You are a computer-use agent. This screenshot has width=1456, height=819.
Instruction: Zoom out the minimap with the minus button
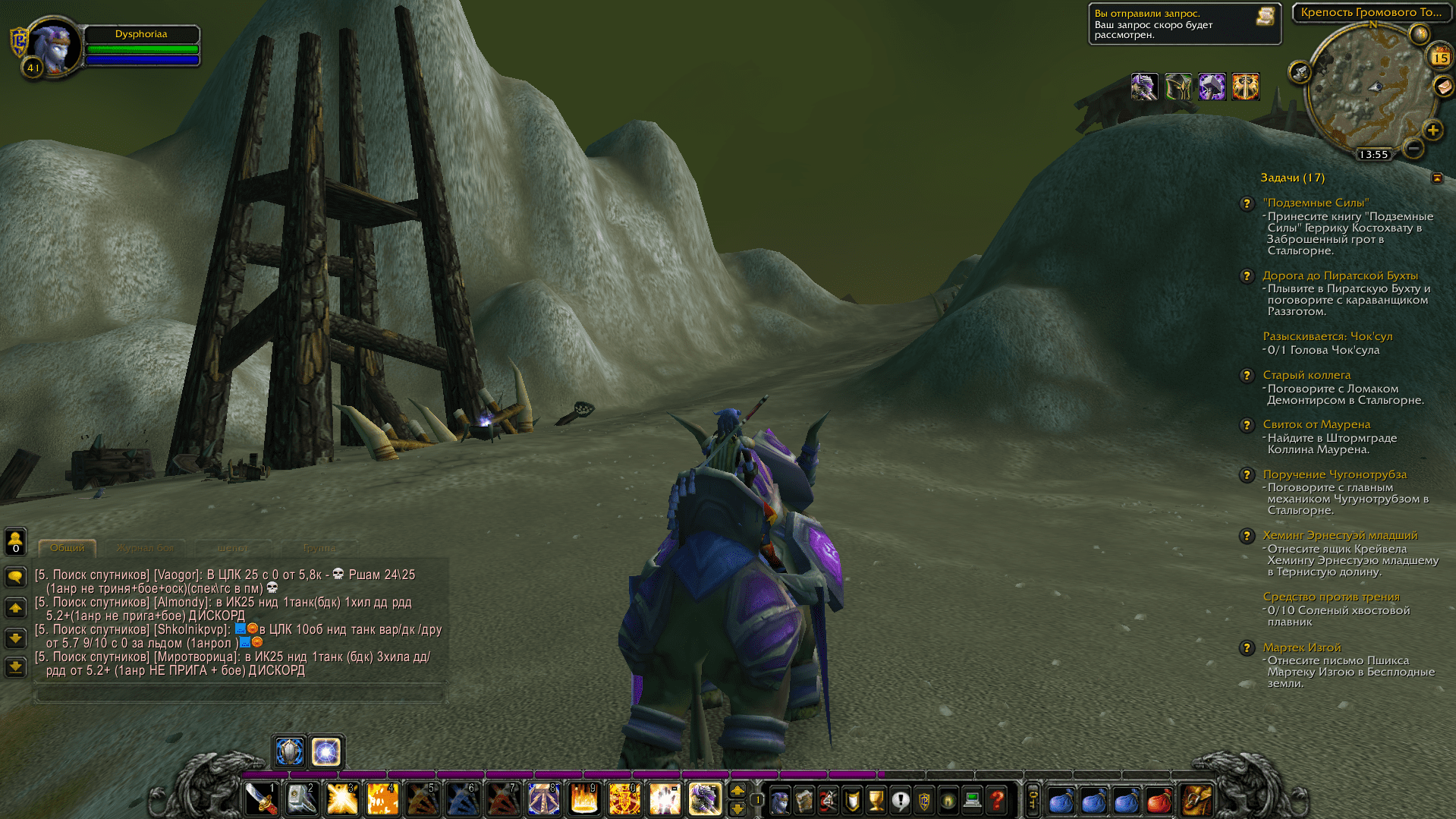point(1413,148)
